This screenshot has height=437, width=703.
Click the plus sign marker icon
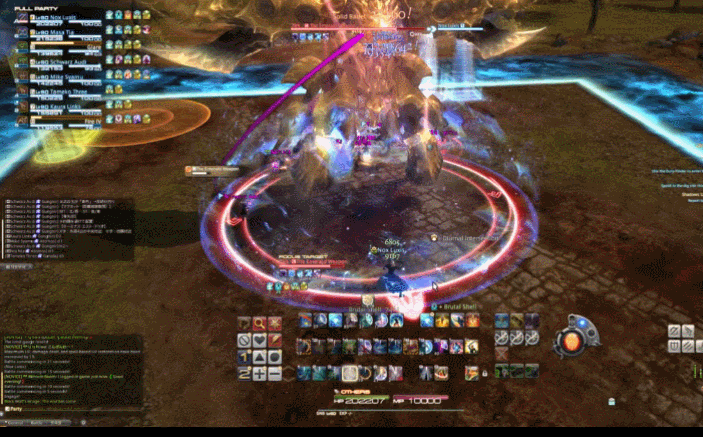pyautogui.click(x=259, y=373)
